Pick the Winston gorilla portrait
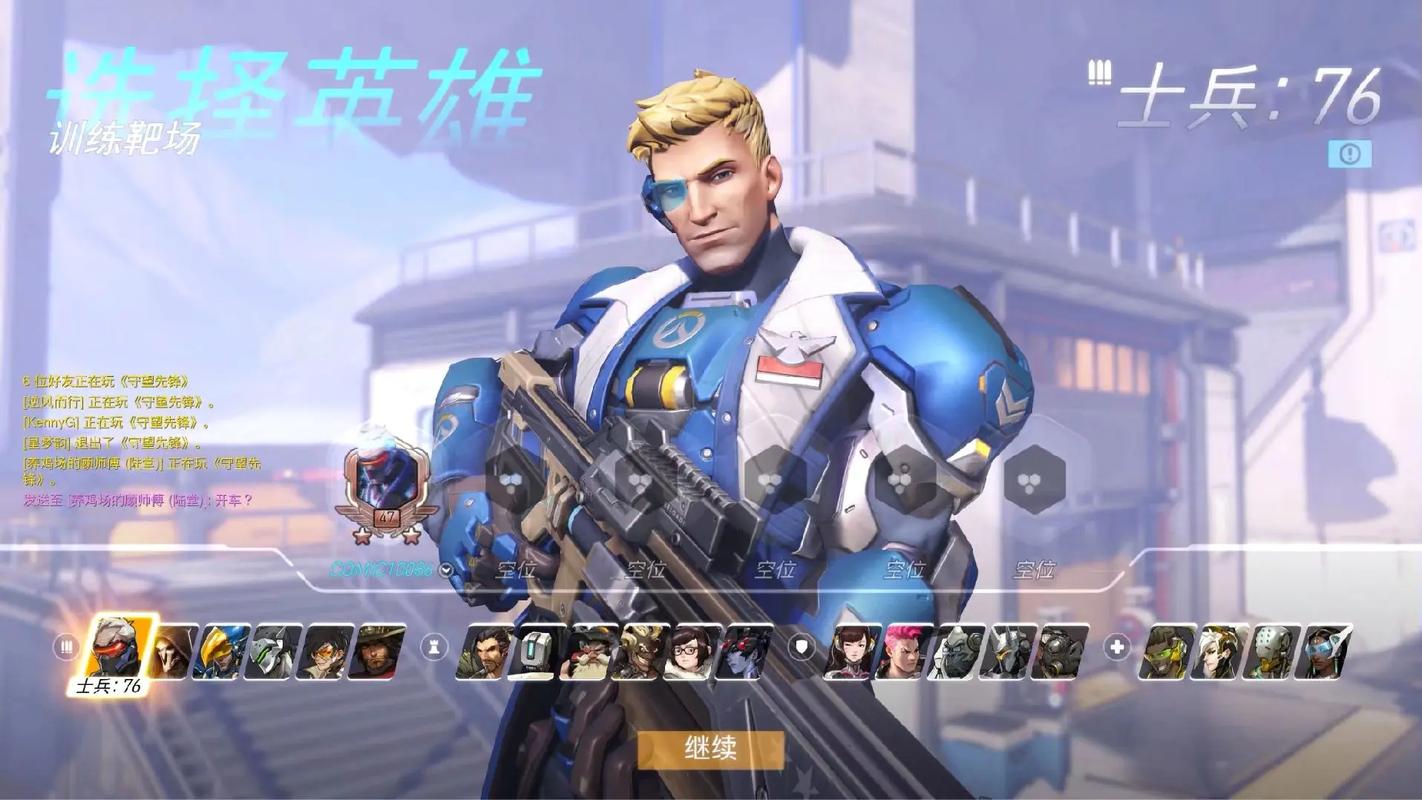 [x=953, y=652]
